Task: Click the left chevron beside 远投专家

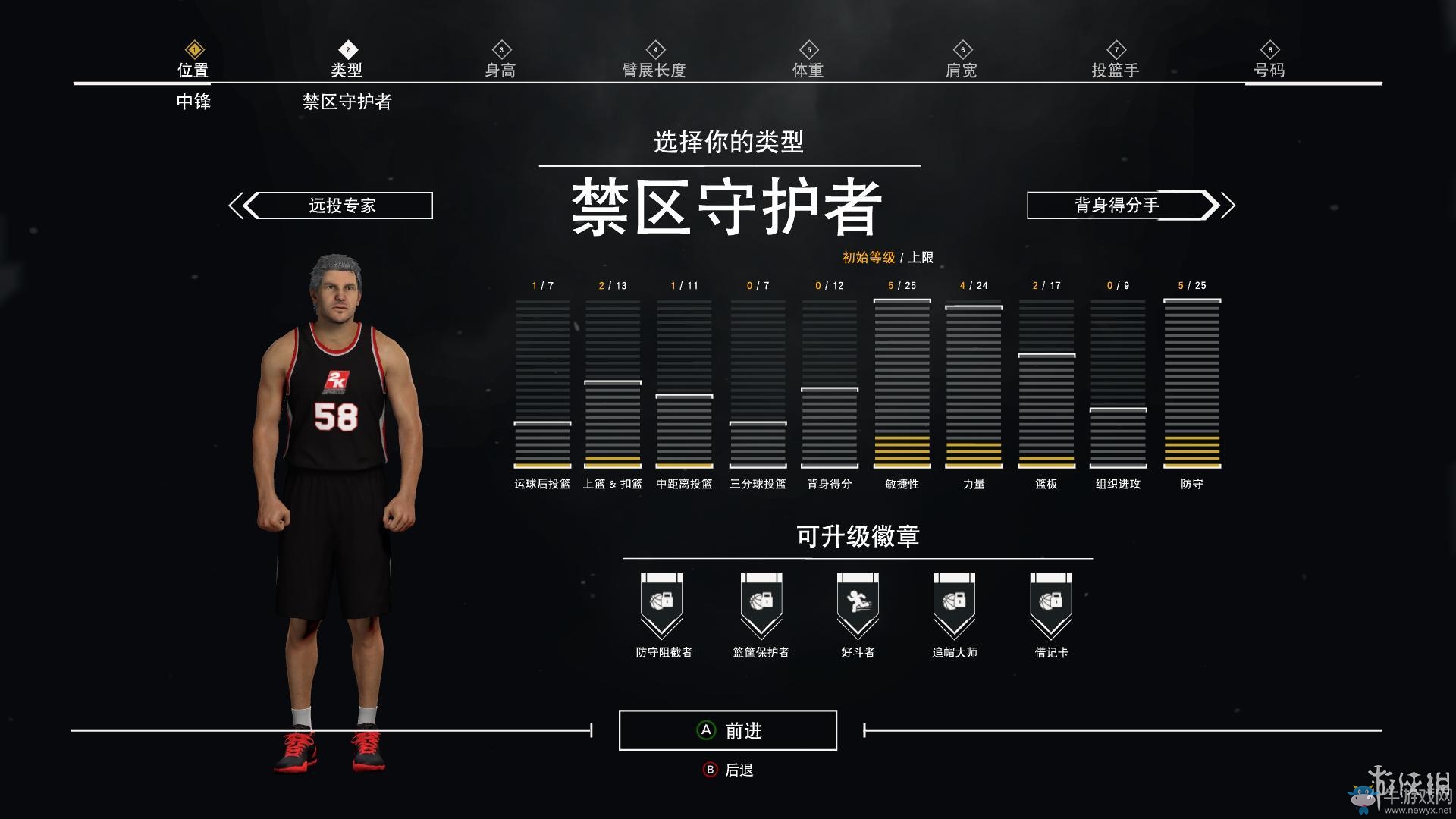Action: (x=239, y=204)
